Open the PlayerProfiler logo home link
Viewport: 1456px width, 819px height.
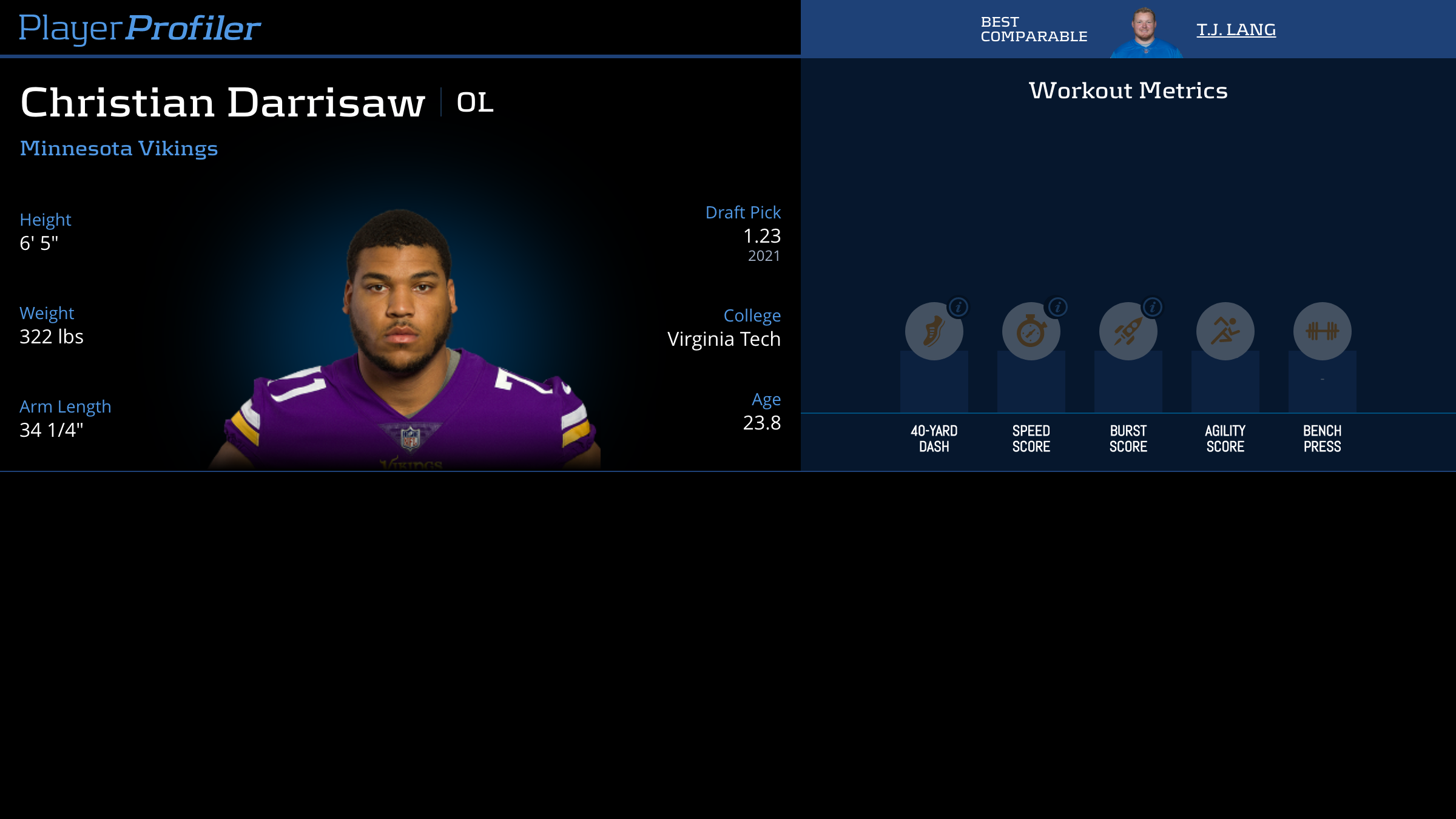coord(140,28)
